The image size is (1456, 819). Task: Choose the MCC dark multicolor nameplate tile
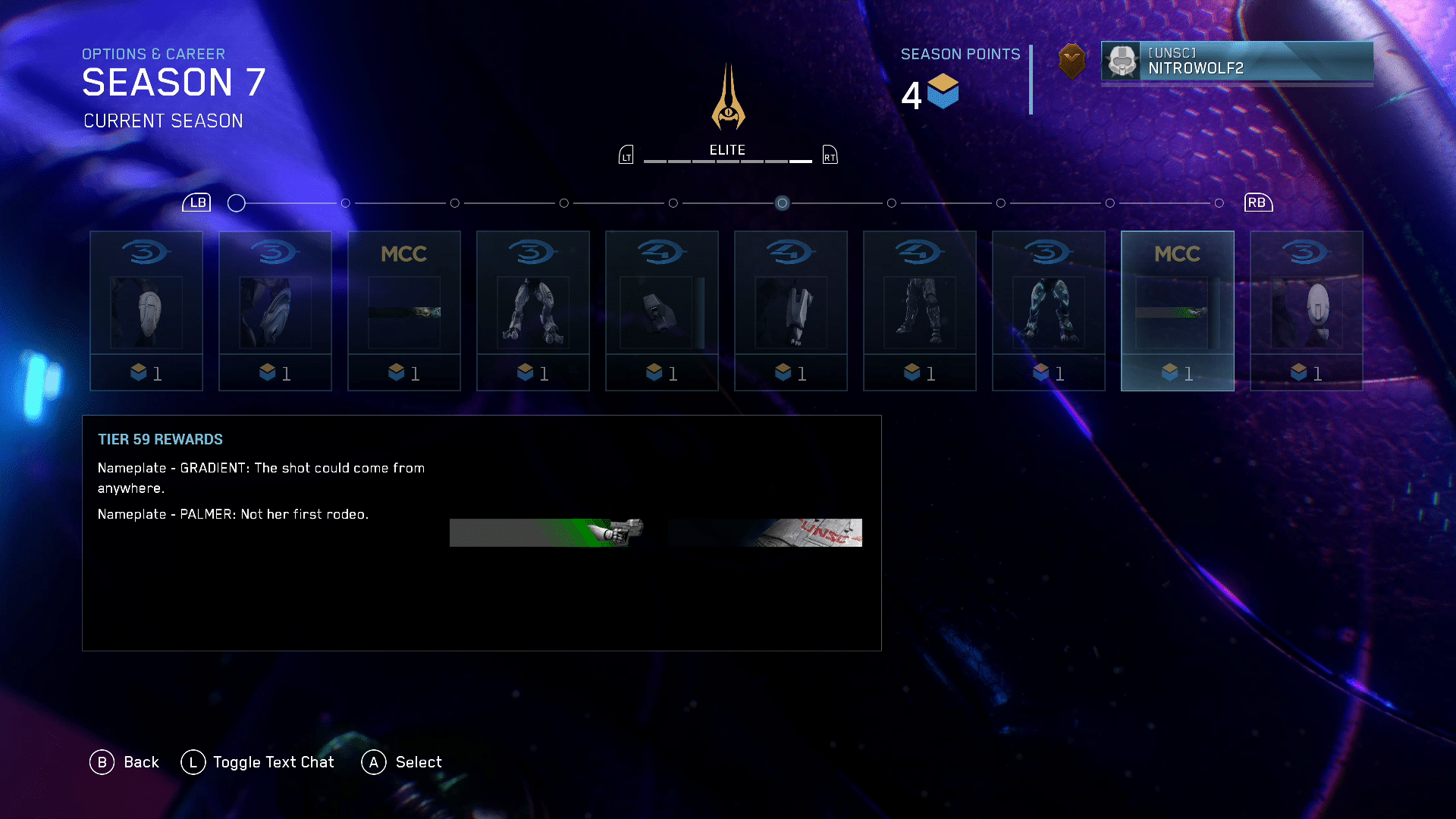point(403,311)
